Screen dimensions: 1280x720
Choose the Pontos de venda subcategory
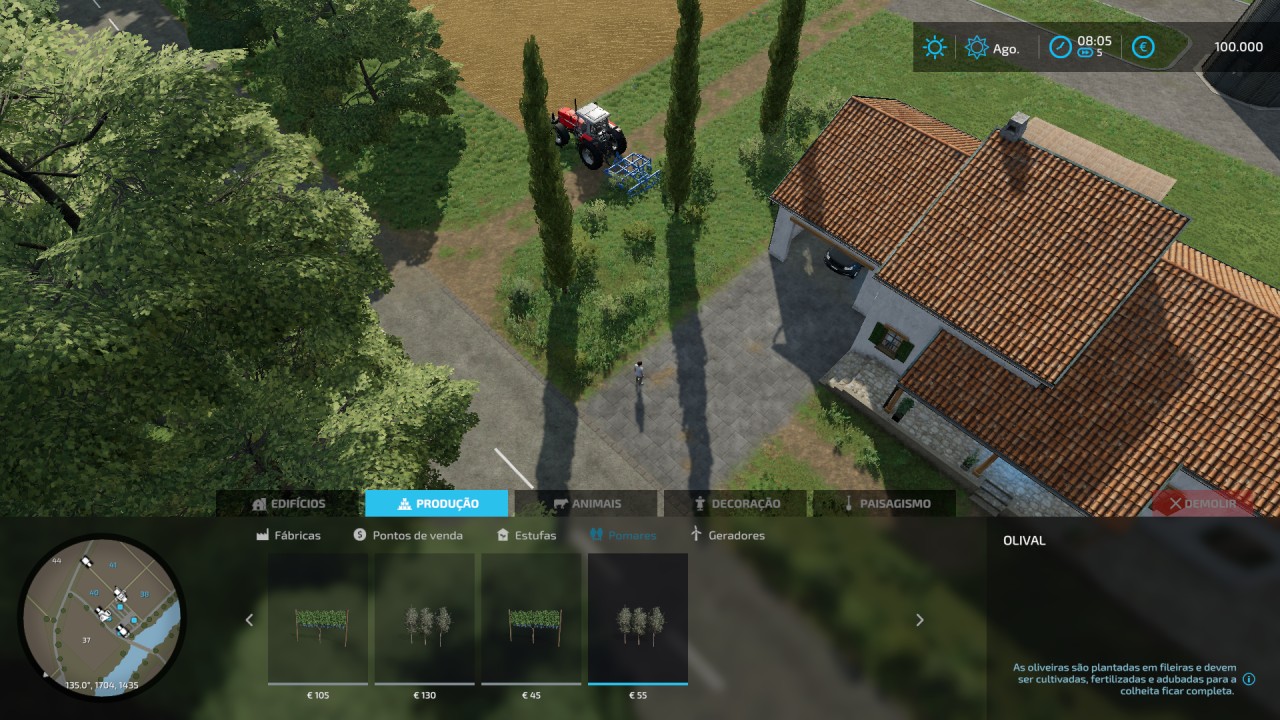pyautogui.click(x=408, y=535)
